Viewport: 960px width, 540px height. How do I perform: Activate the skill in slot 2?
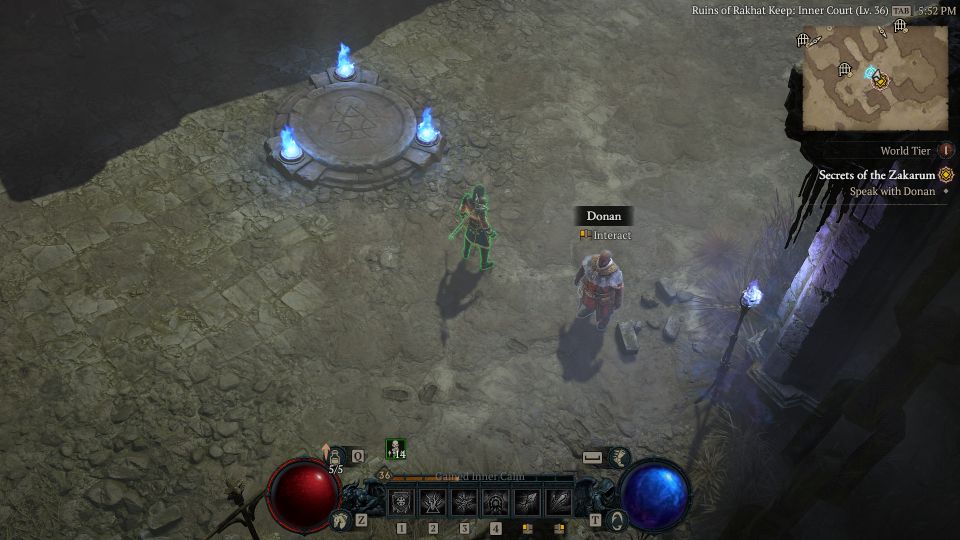433,503
